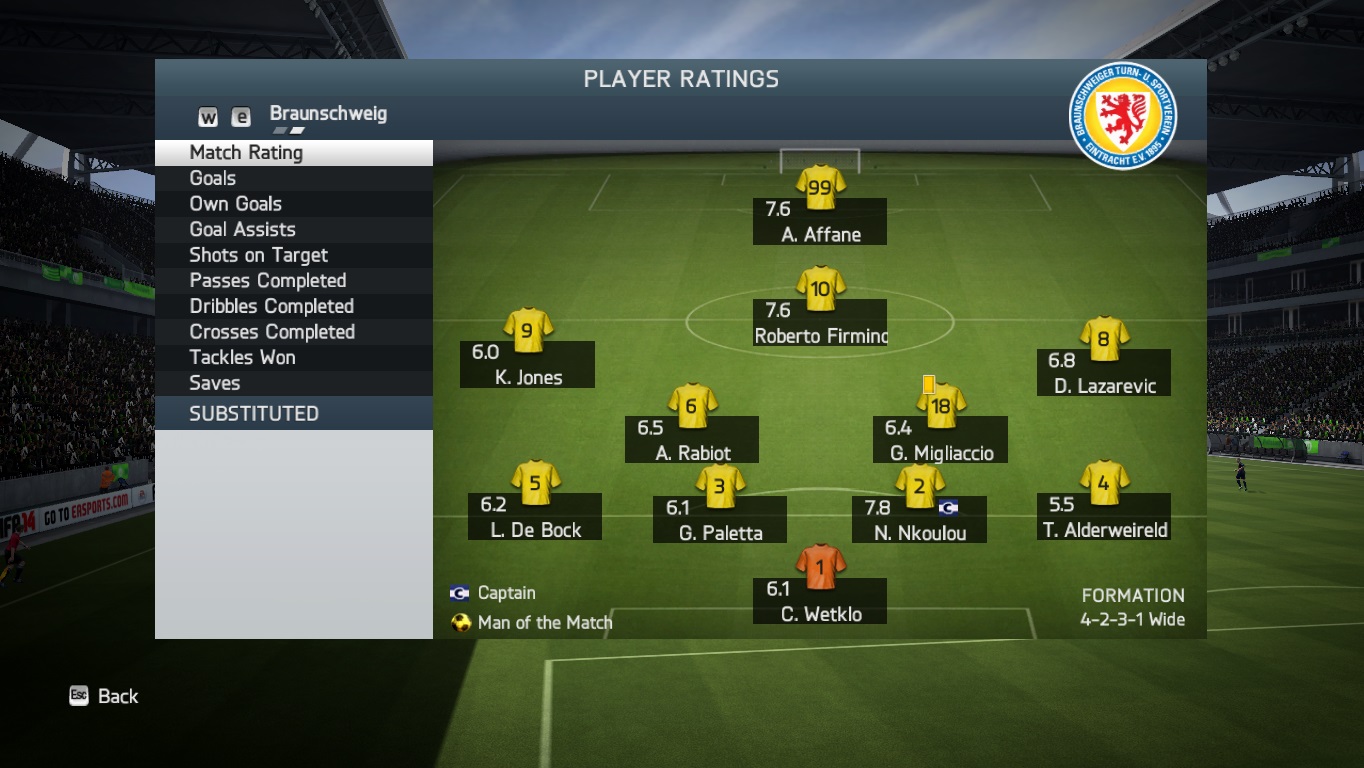Show Passes Completed ratings
This screenshot has height=768, width=1364.
pos(268,281)
